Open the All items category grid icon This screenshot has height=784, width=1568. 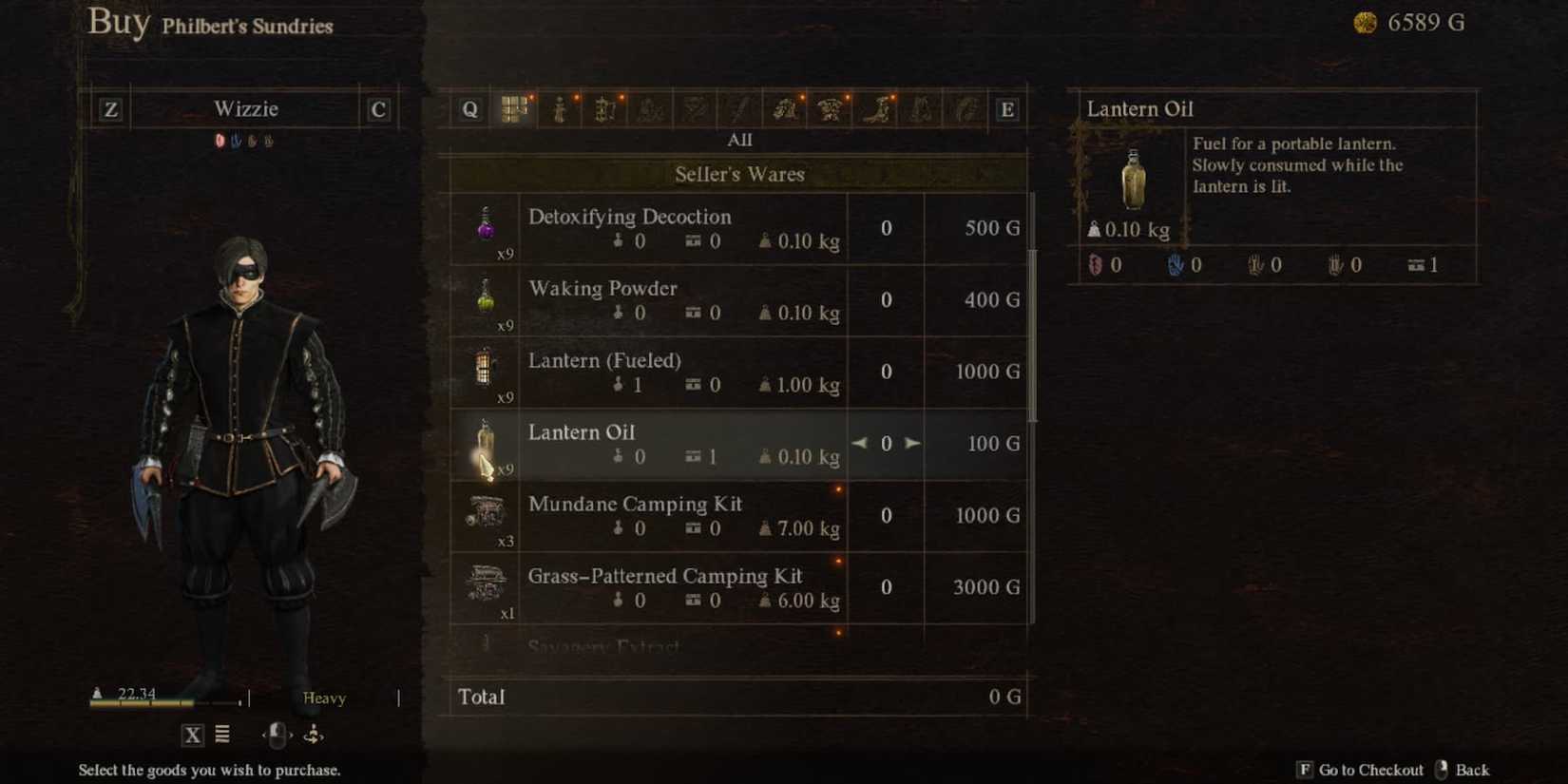coord(515,108)
